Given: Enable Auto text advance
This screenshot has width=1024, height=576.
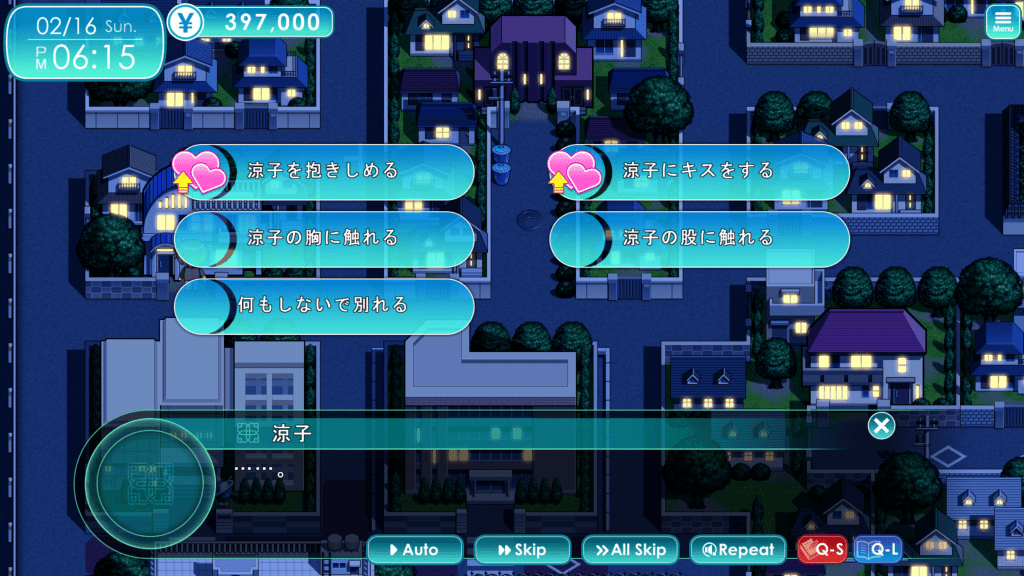Looking at the screenshot, I should 415,550.
